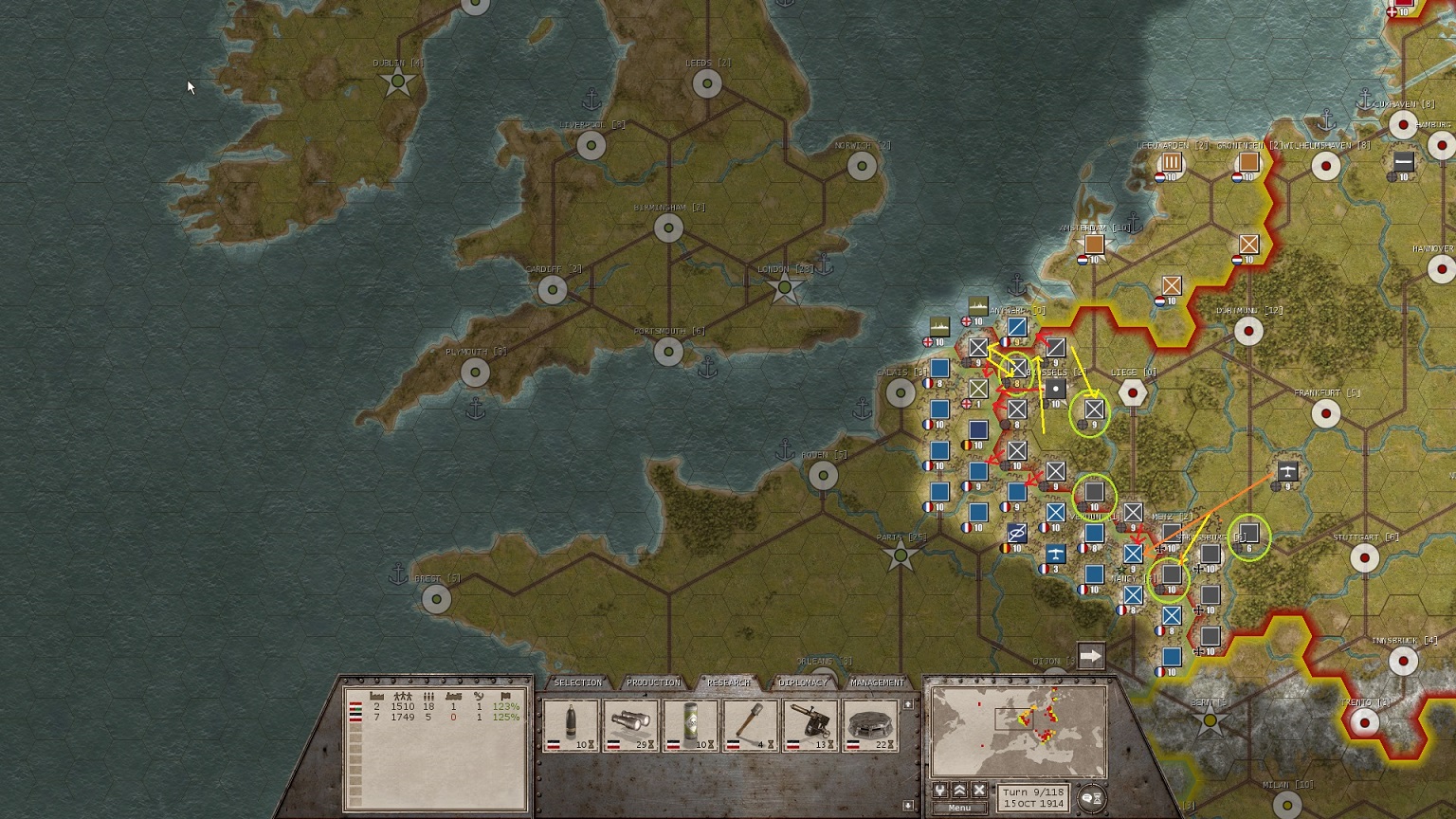Click the research list up arrow

(908, 704)
